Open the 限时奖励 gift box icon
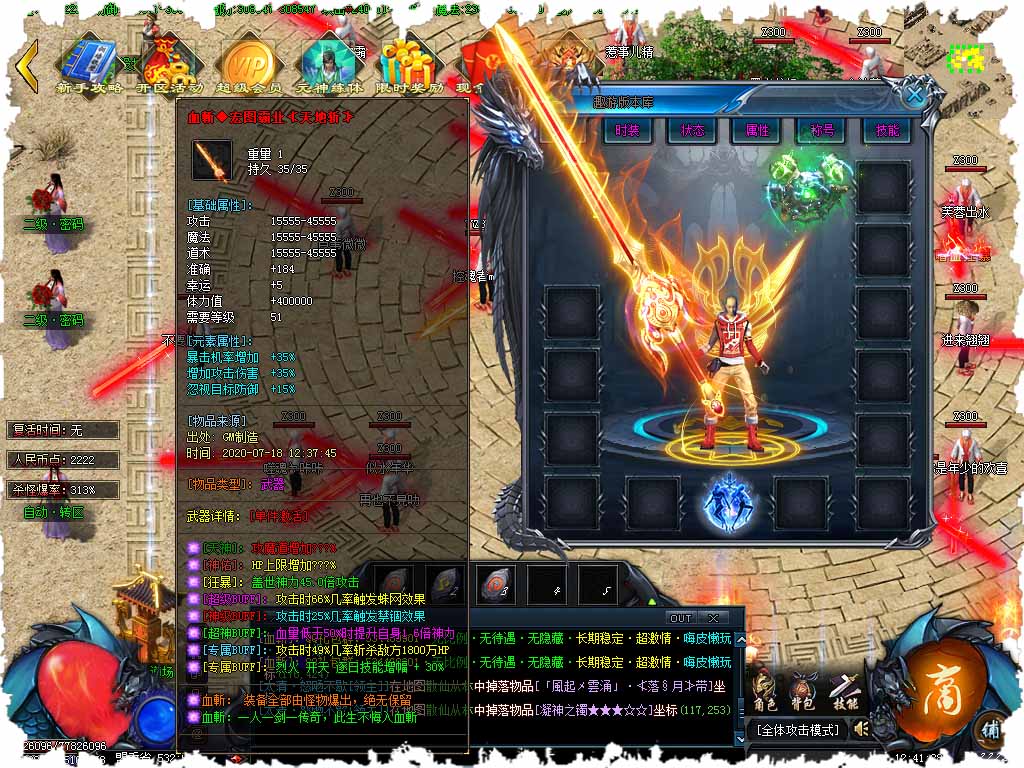This screenshot has width=1024, height=768. click(x=410, y=65)
